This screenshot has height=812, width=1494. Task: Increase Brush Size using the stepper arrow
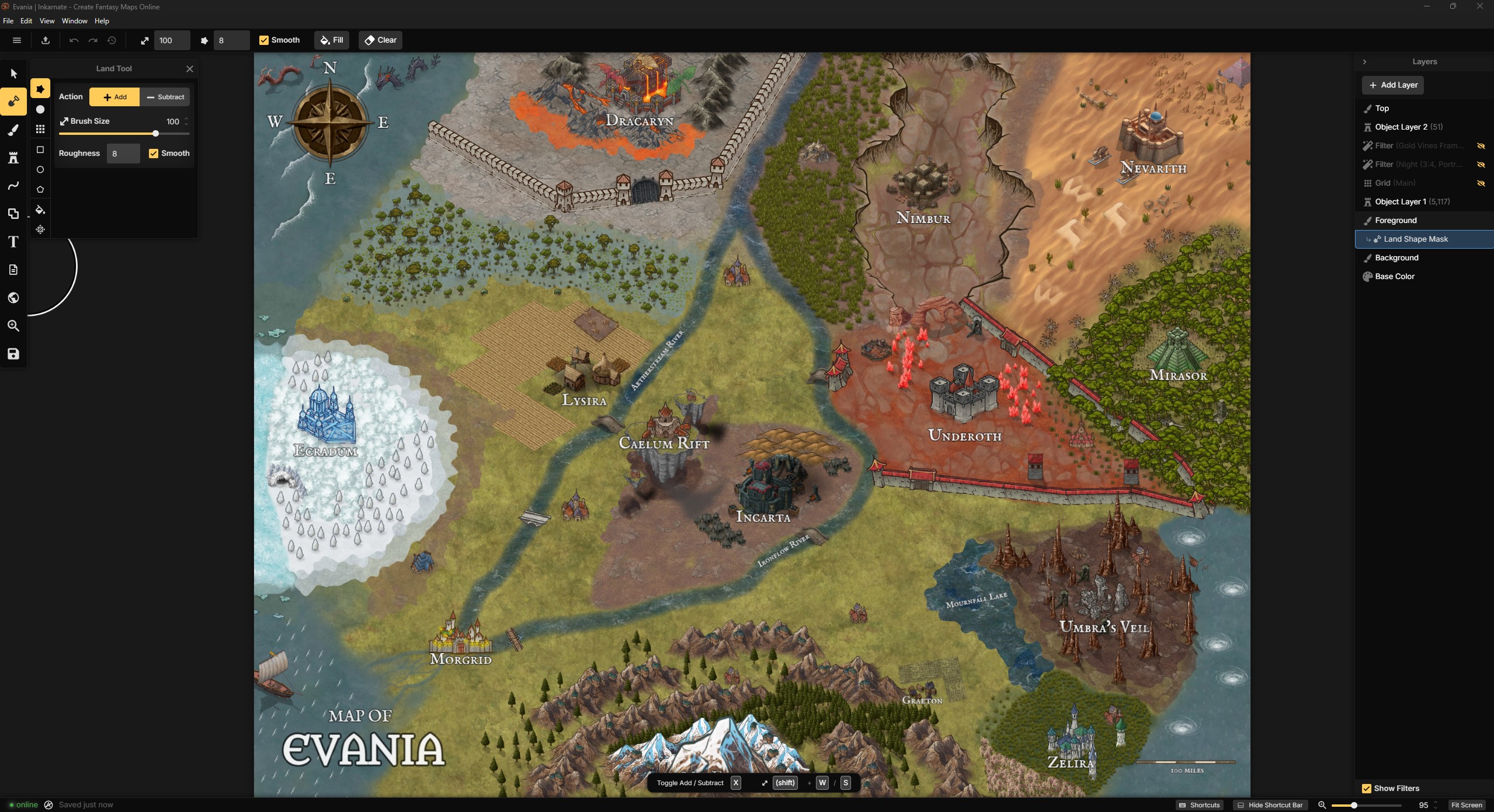pos(187,119)
